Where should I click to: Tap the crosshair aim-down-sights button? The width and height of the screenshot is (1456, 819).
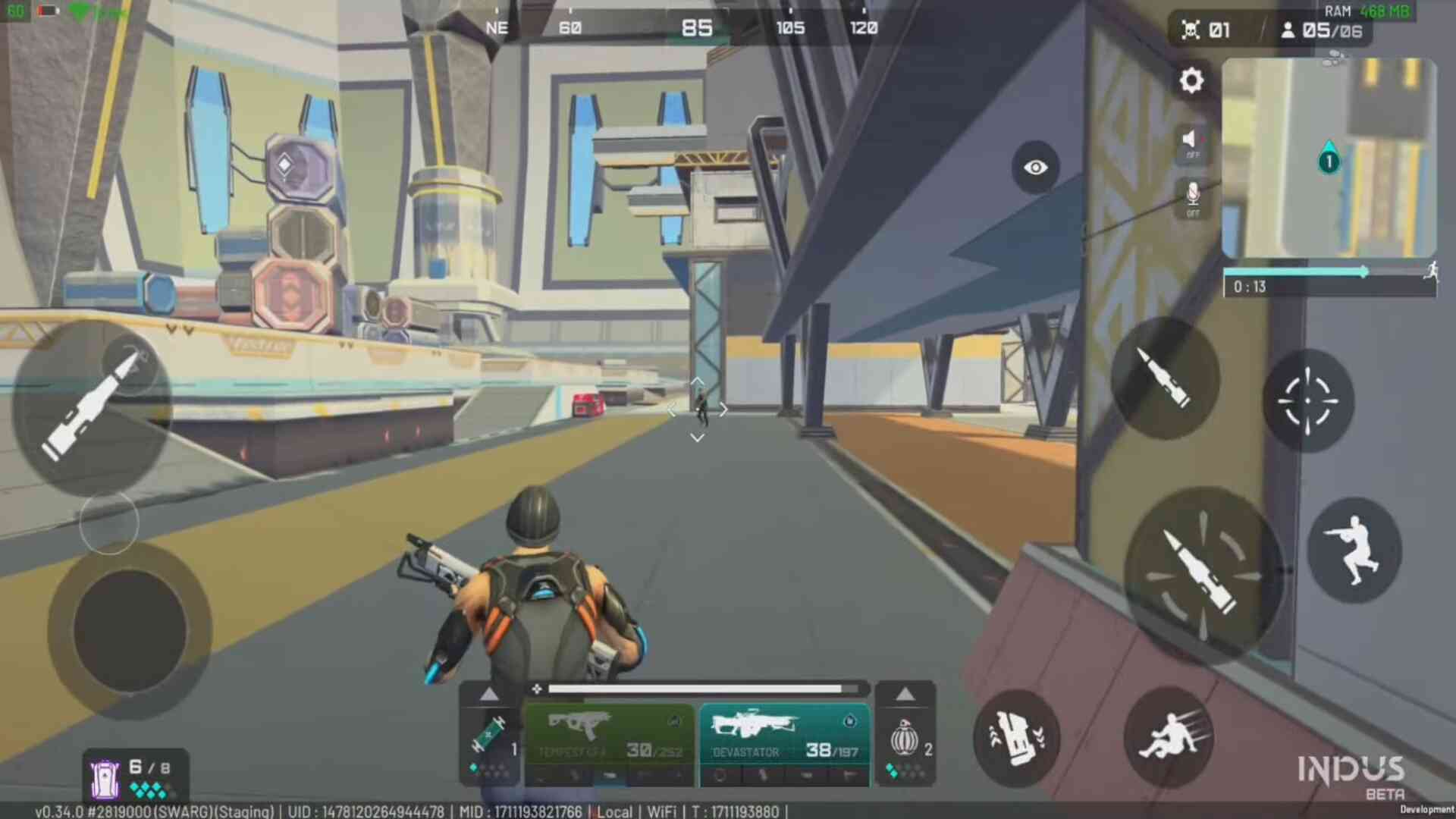pyautogui.click(x=1307, y=401)
